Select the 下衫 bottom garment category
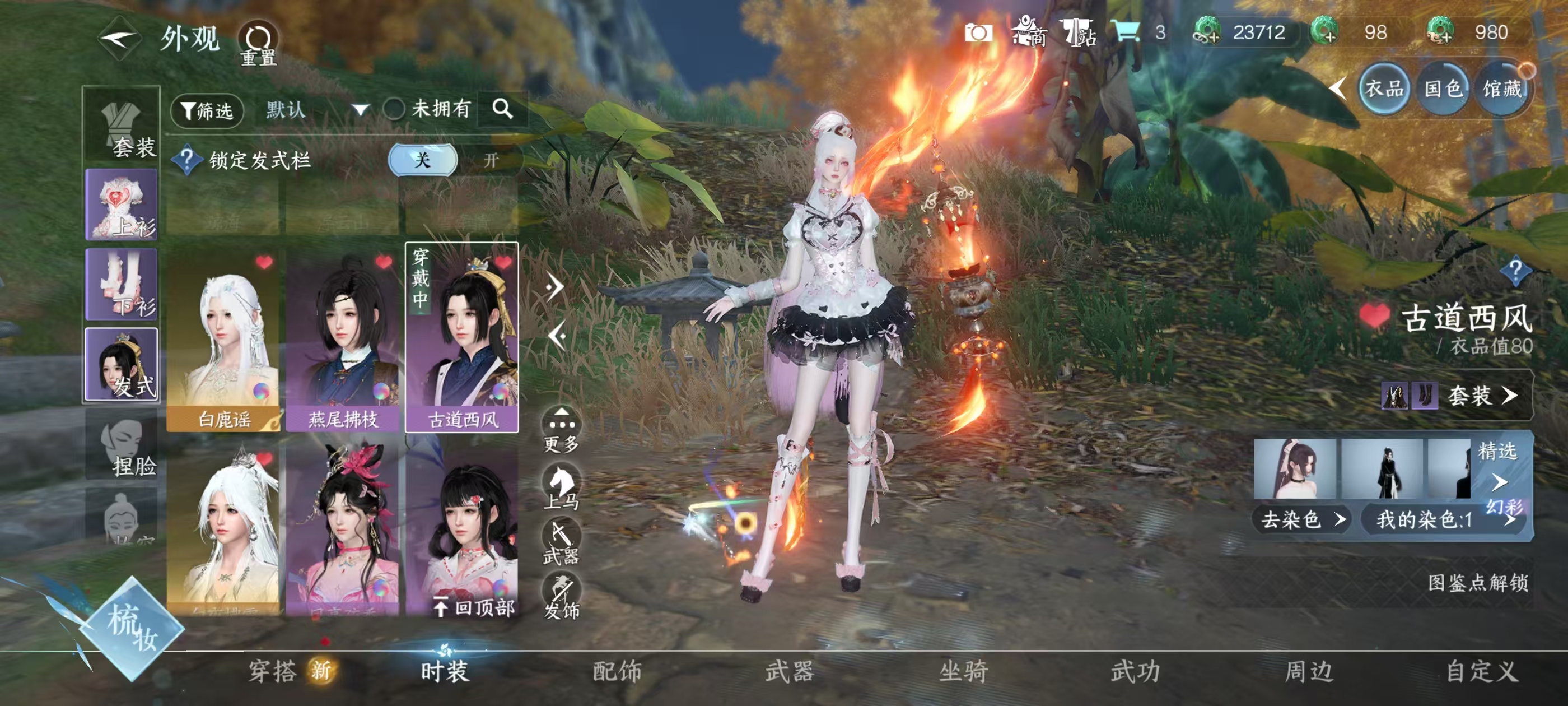Screen dimensions: 1568x706 (x=122, y=284)
